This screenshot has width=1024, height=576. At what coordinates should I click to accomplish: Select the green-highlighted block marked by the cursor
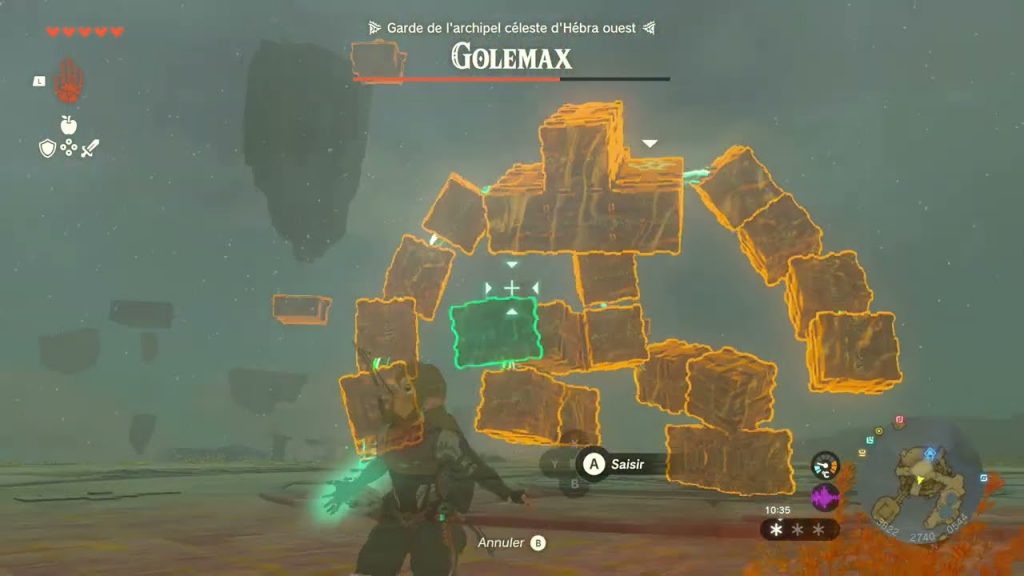[495, 332]
